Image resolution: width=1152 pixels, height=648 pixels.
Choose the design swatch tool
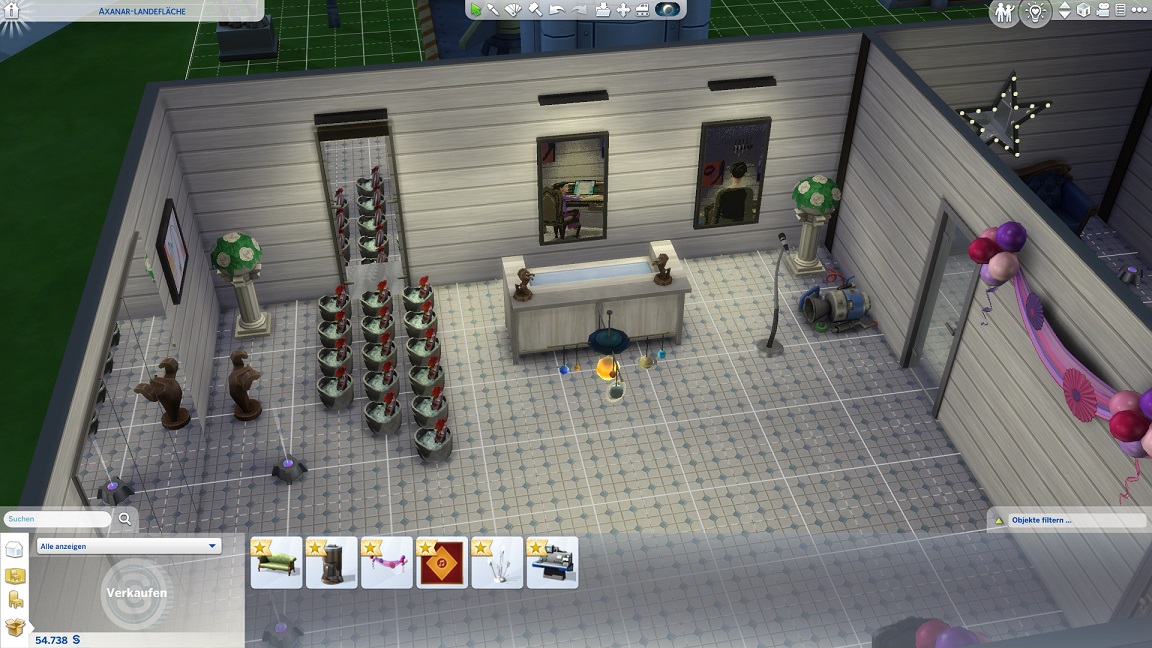[x=514, y=10]
